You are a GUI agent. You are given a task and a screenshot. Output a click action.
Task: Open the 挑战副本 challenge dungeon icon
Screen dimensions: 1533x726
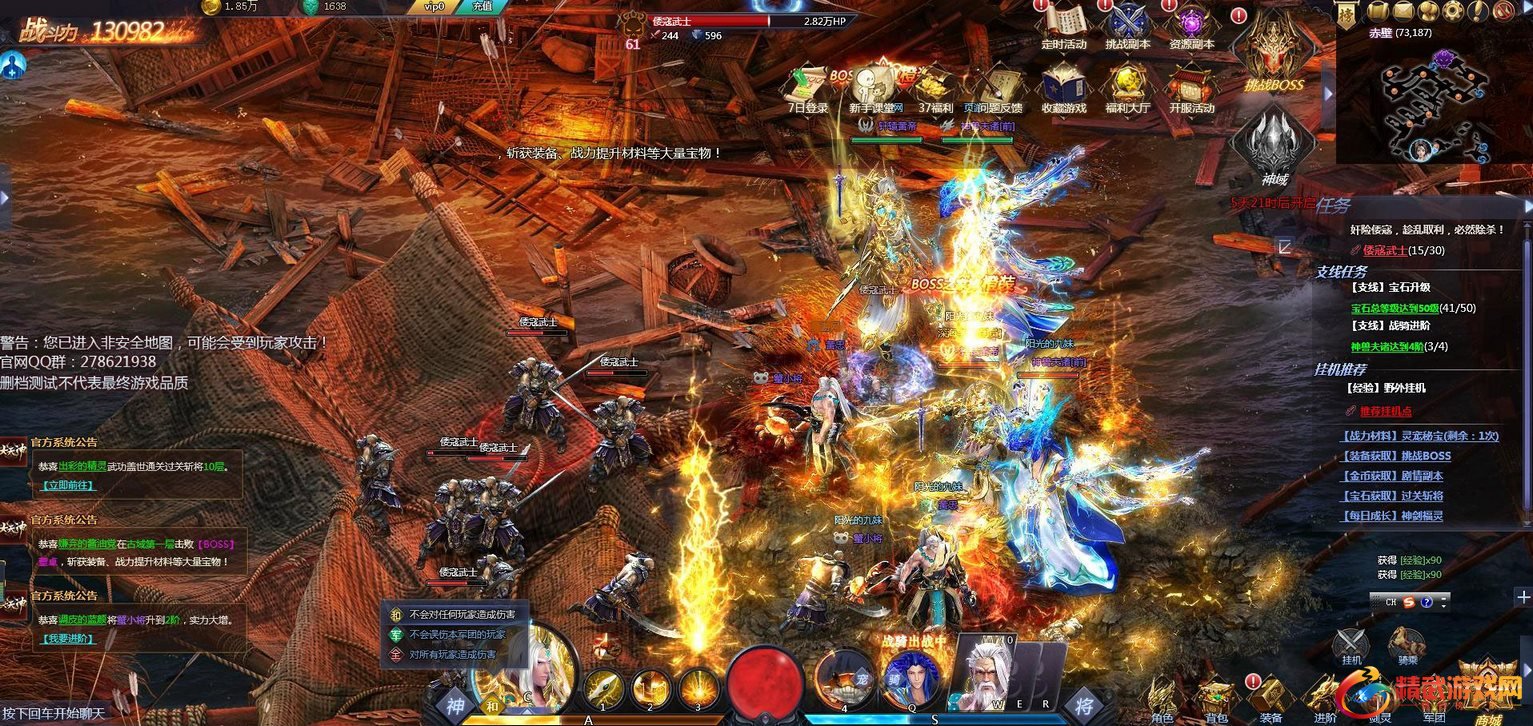pyautogui.click(x=1128, y=24)
